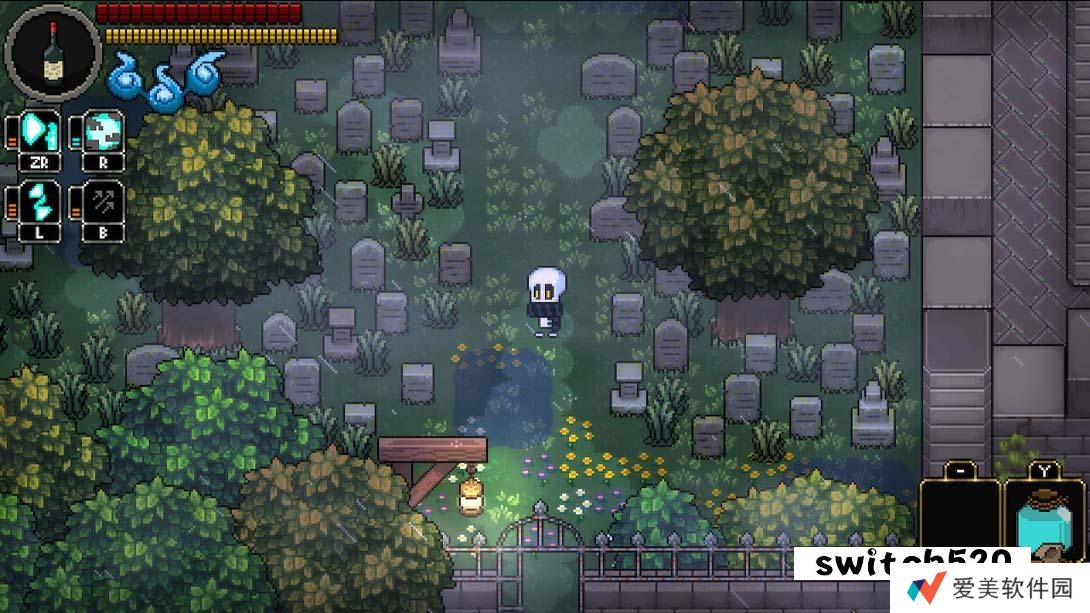Activate the cyan dash ability above ZR

click(40, 132)
